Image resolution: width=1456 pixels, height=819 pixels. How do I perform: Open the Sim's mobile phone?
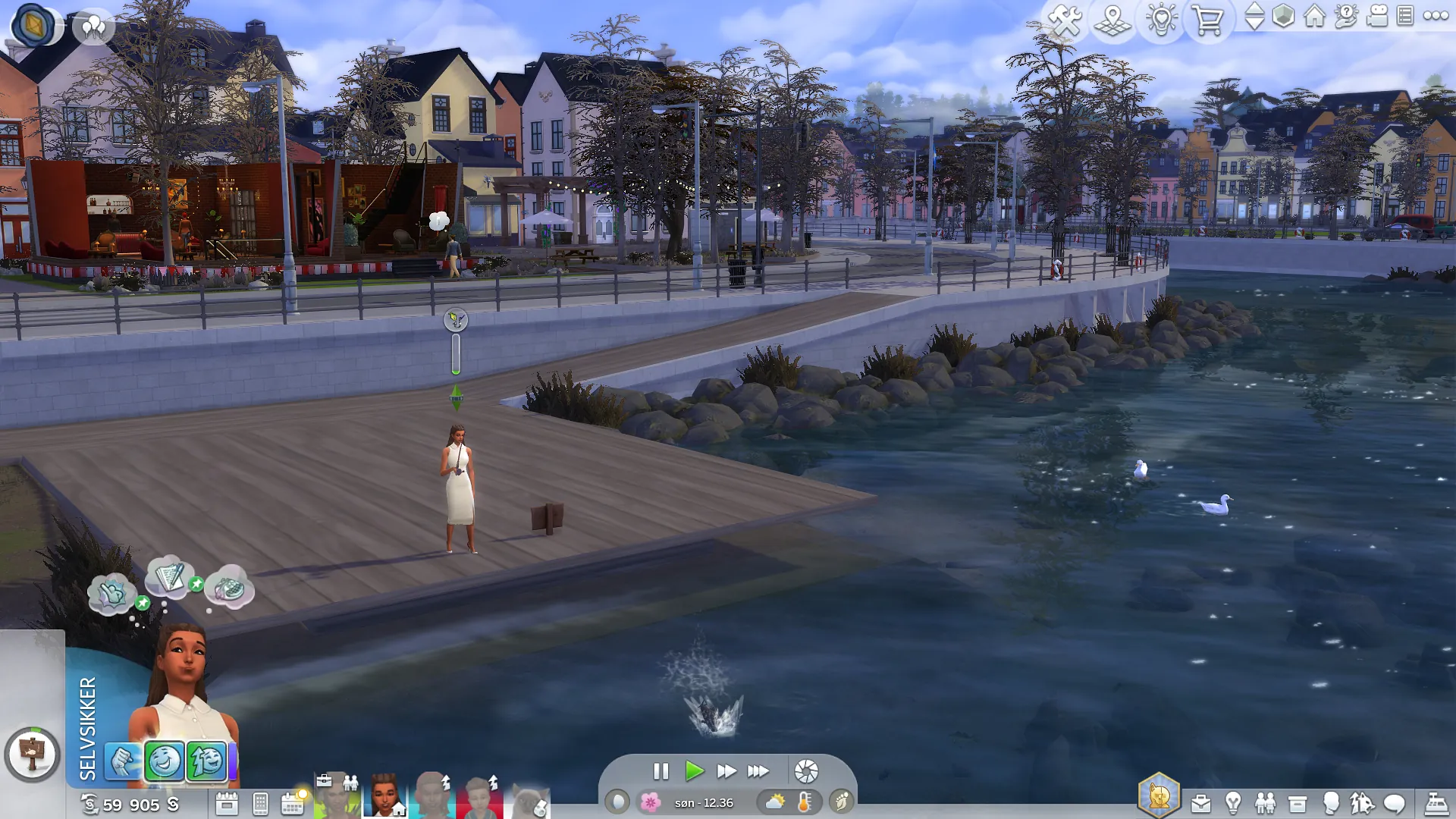(260, 804)
